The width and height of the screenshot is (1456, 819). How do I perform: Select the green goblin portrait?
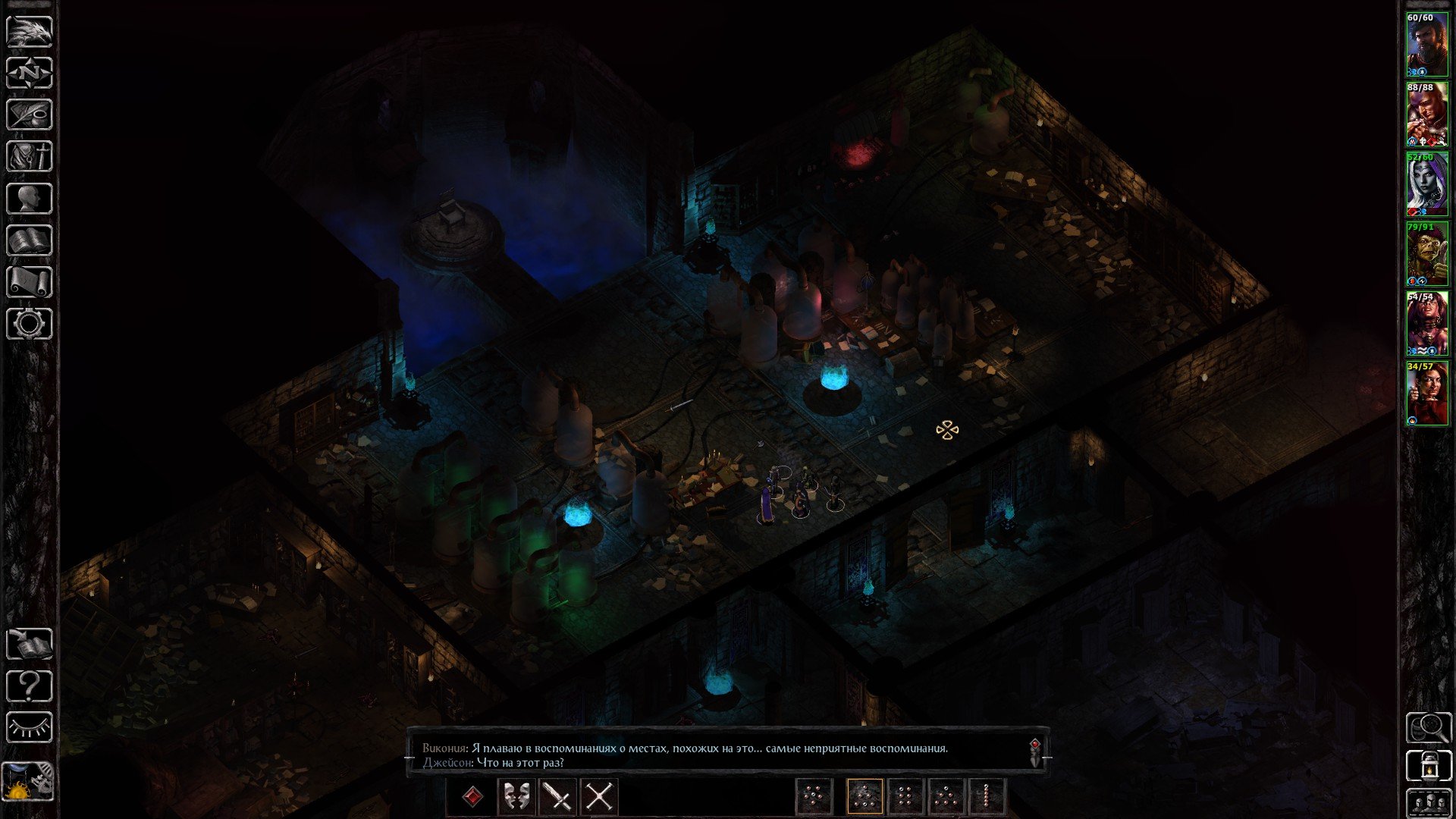coord(1426,254)
